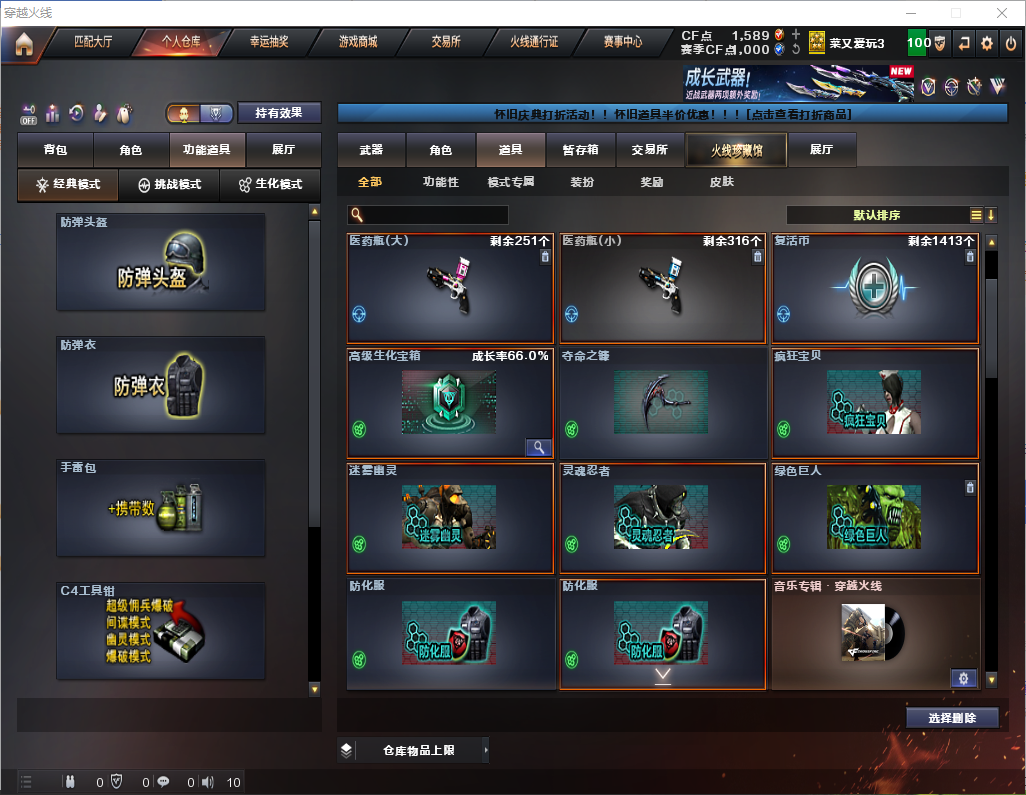The image size is (1026, 795).
Task: Switch to the 生化模式 biochemical mode tab
Action: [x=263, y=185]
